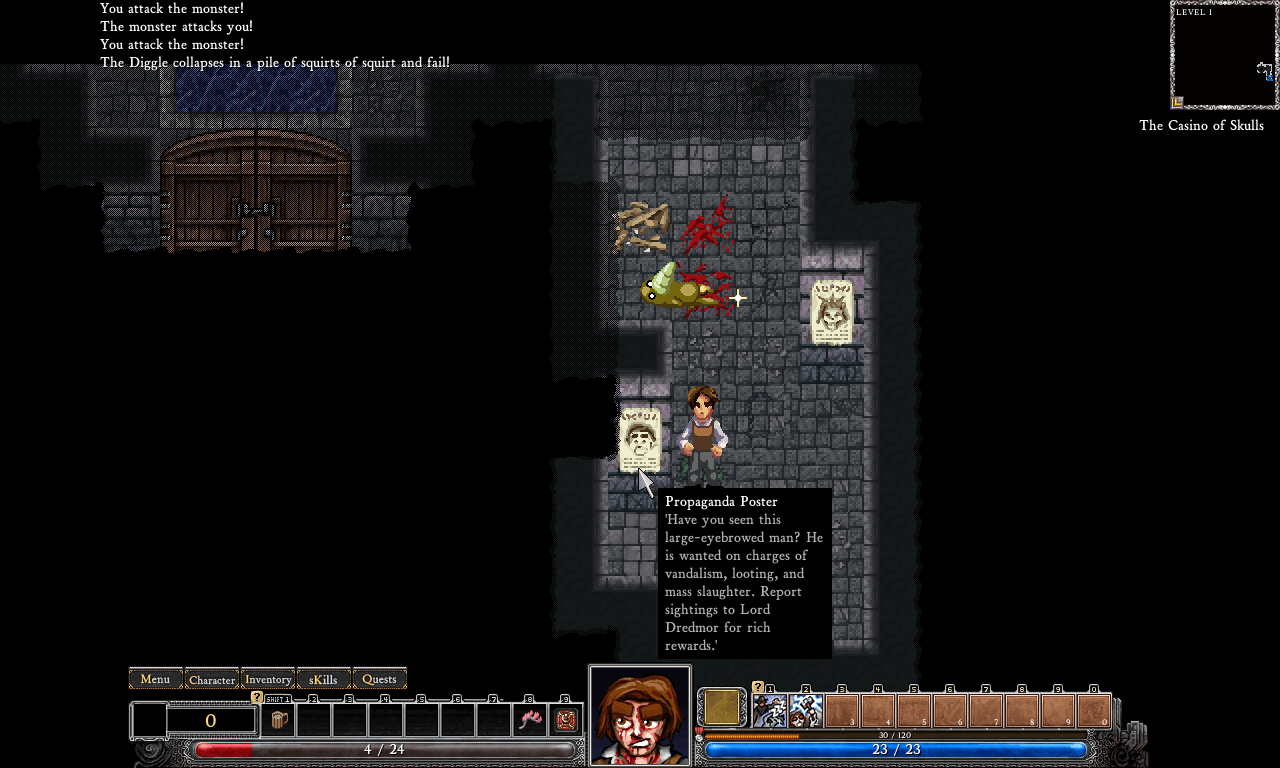This screenshot has height=768, width=1280.
Task: Click the dungeon minimap
Action: click(x=1223, y=55)
